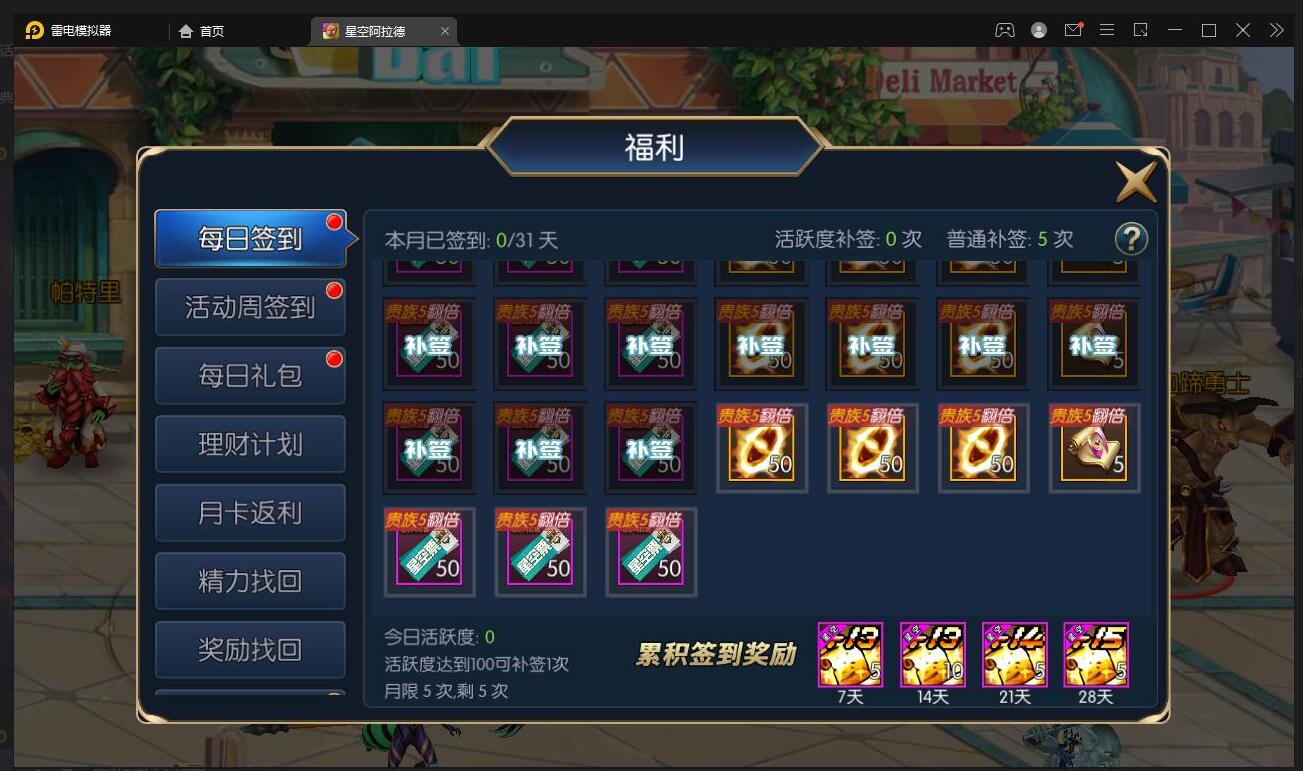Click the 奖励找回 reward recovery button
1303x771 pixels.
(249, 649)
